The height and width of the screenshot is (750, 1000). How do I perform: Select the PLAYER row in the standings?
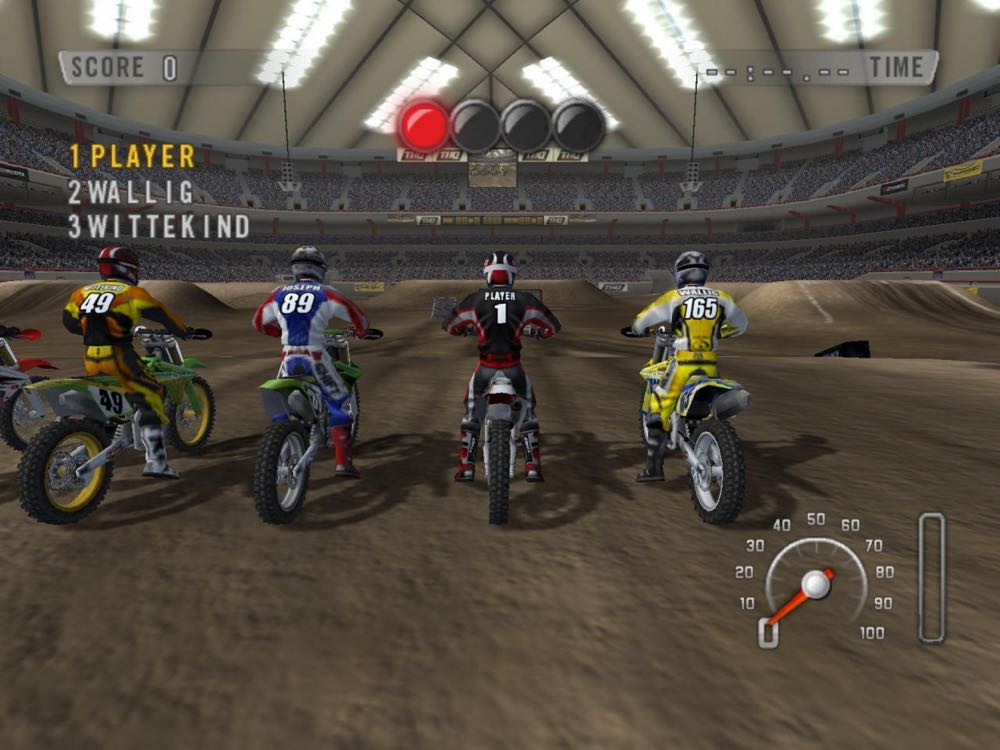[132, 156]
